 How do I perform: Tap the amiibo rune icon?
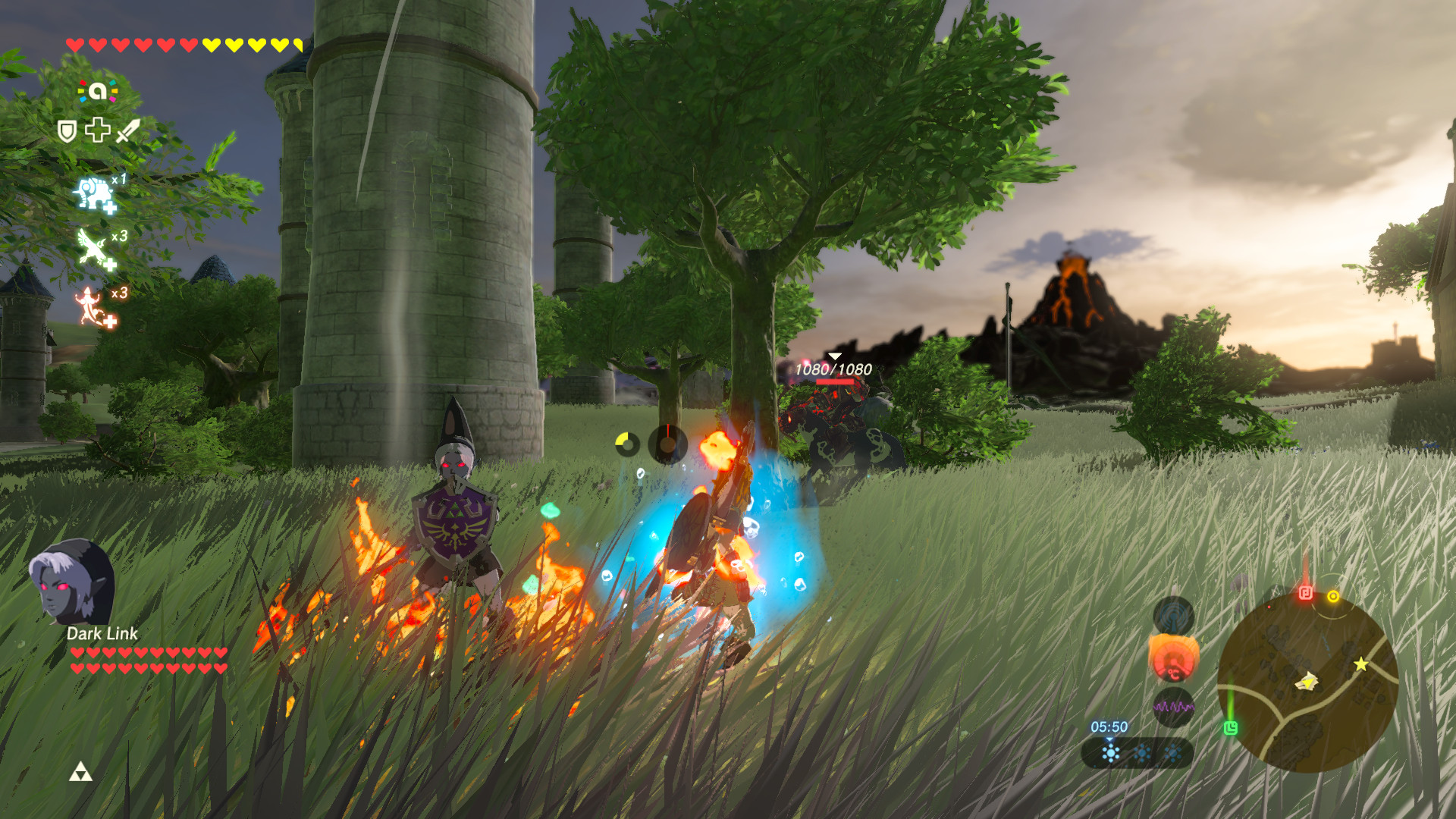click(98, 92)
